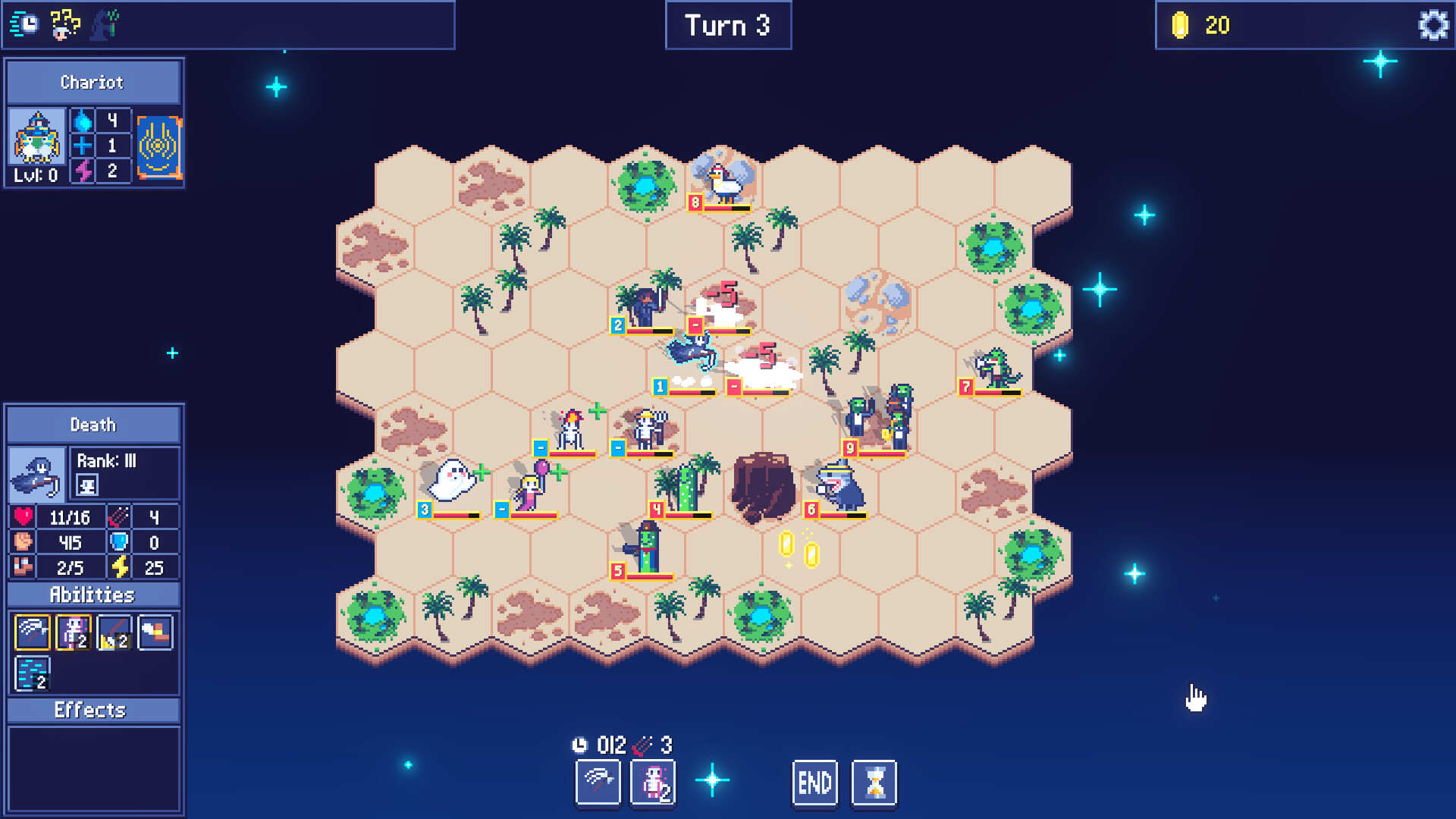Select the rain ability icon with counter 2
This screenshot has width=1456, height=819.
tap(31, 672)
